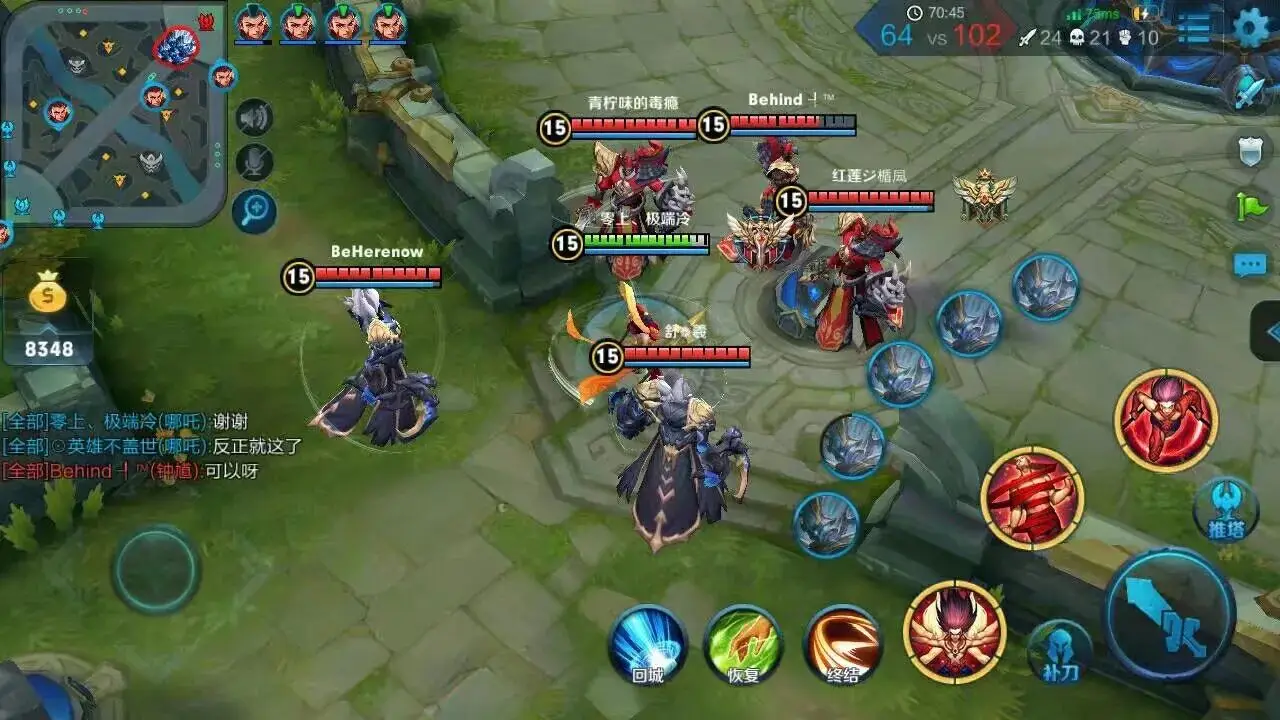
Task: Use the 恢复 heal spell
Action: tap(743, 643)
